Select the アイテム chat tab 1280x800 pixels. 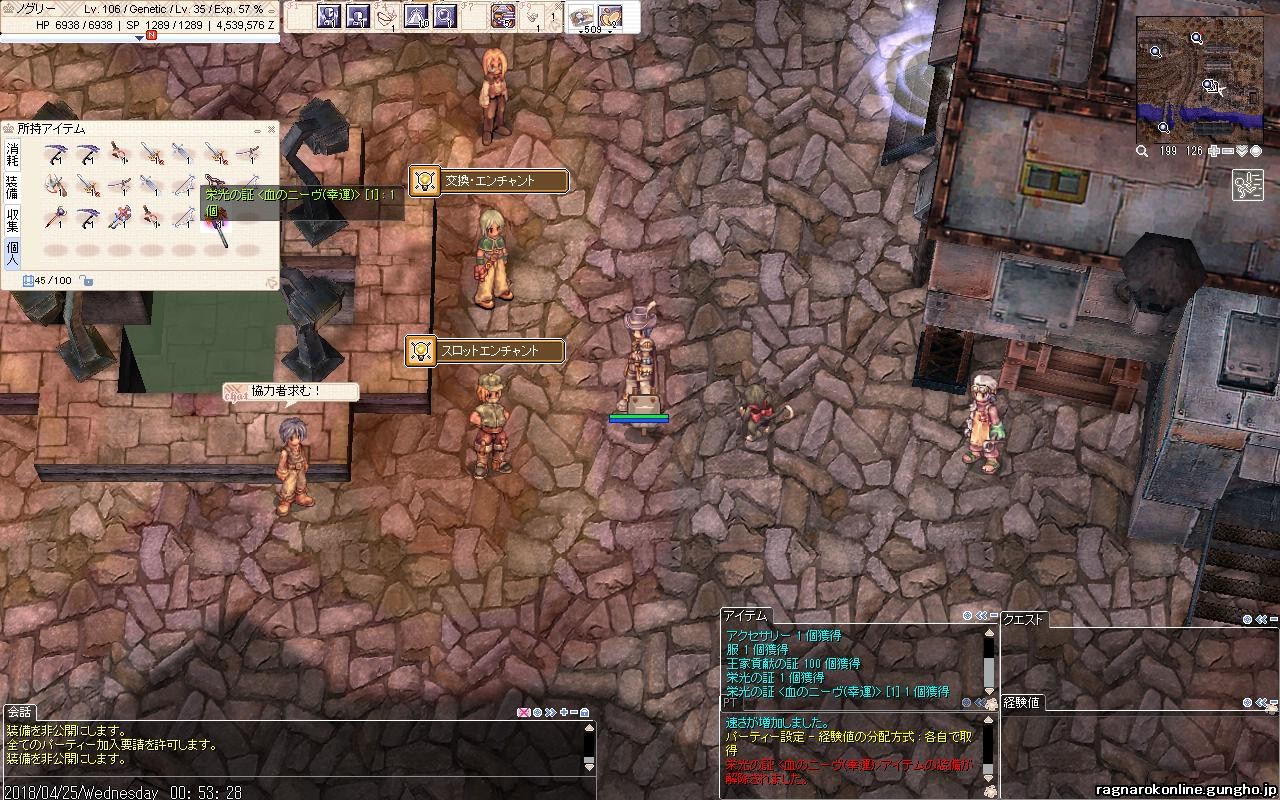point(745,616)
